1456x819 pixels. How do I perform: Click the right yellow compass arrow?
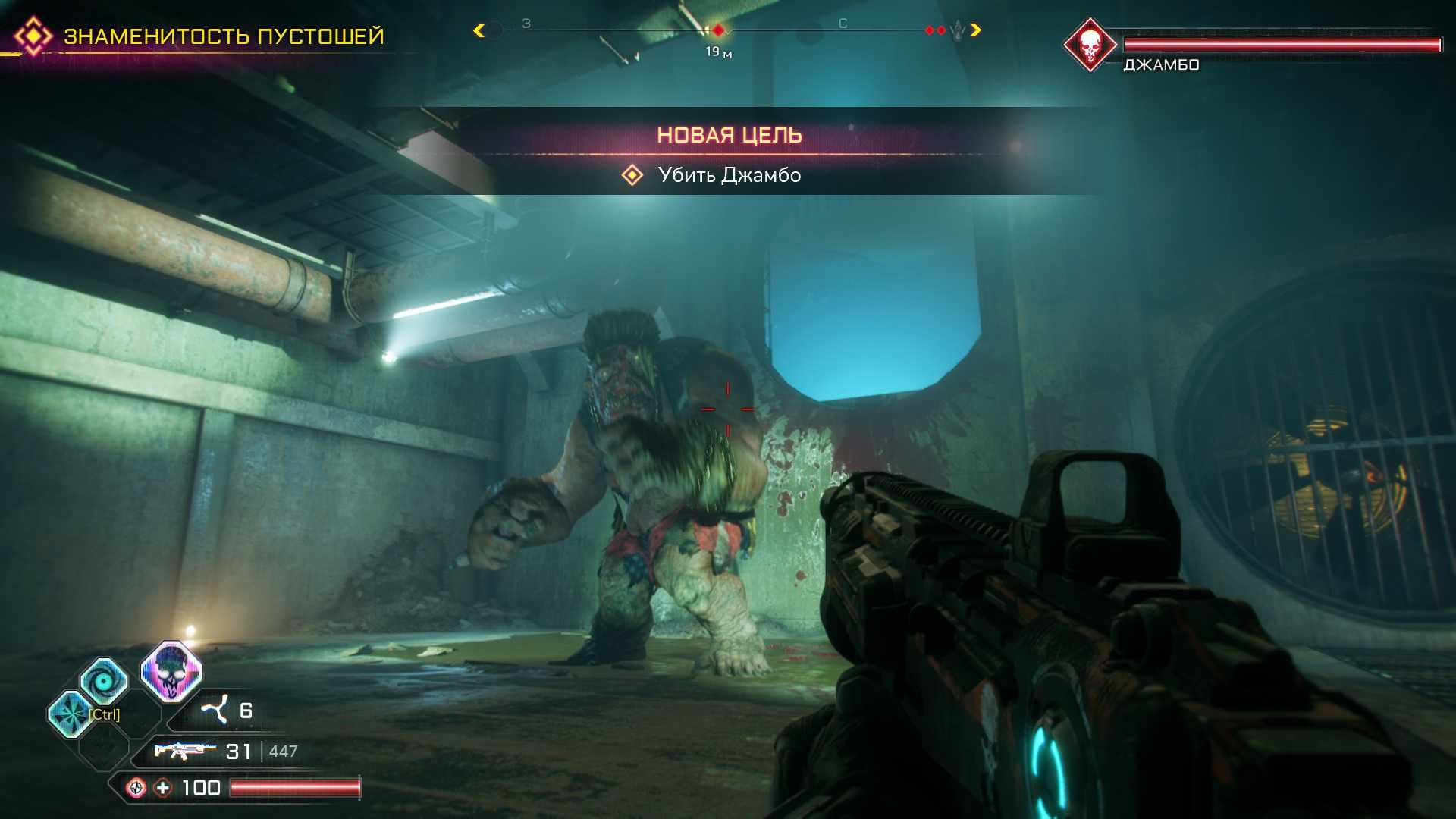pos(976,30)
